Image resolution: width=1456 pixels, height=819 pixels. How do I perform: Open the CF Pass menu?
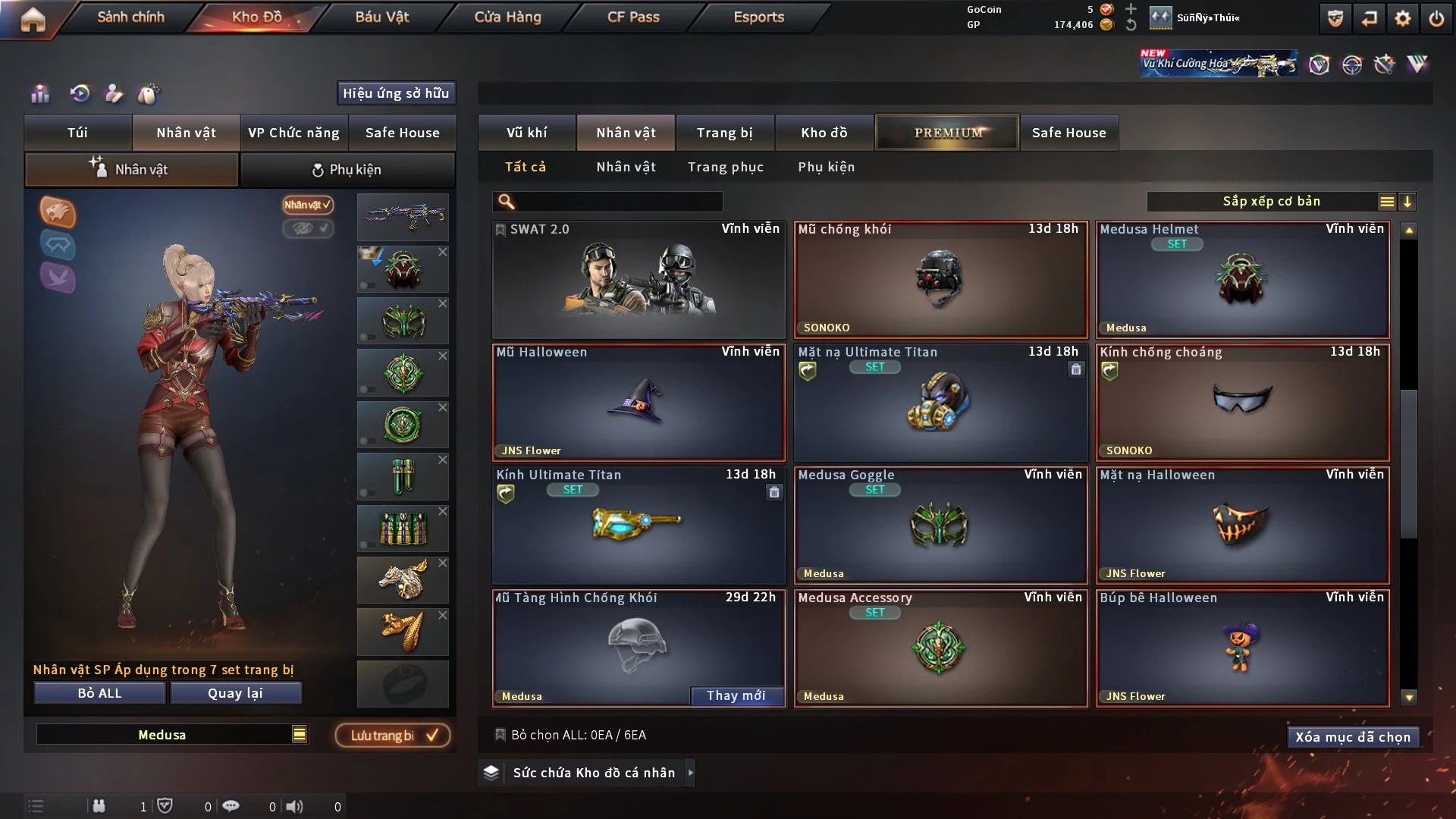pyautogui.click(x=633, y=17)
